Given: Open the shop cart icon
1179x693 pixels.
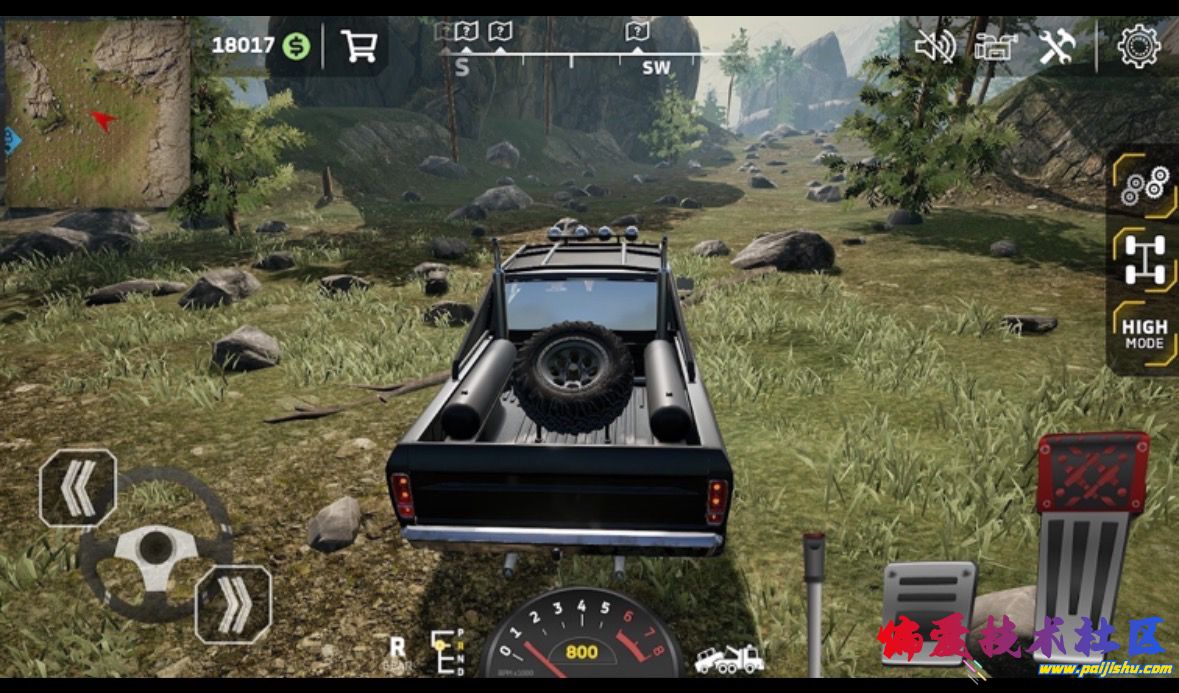Looking at the screenshot, I should point(358,46).
